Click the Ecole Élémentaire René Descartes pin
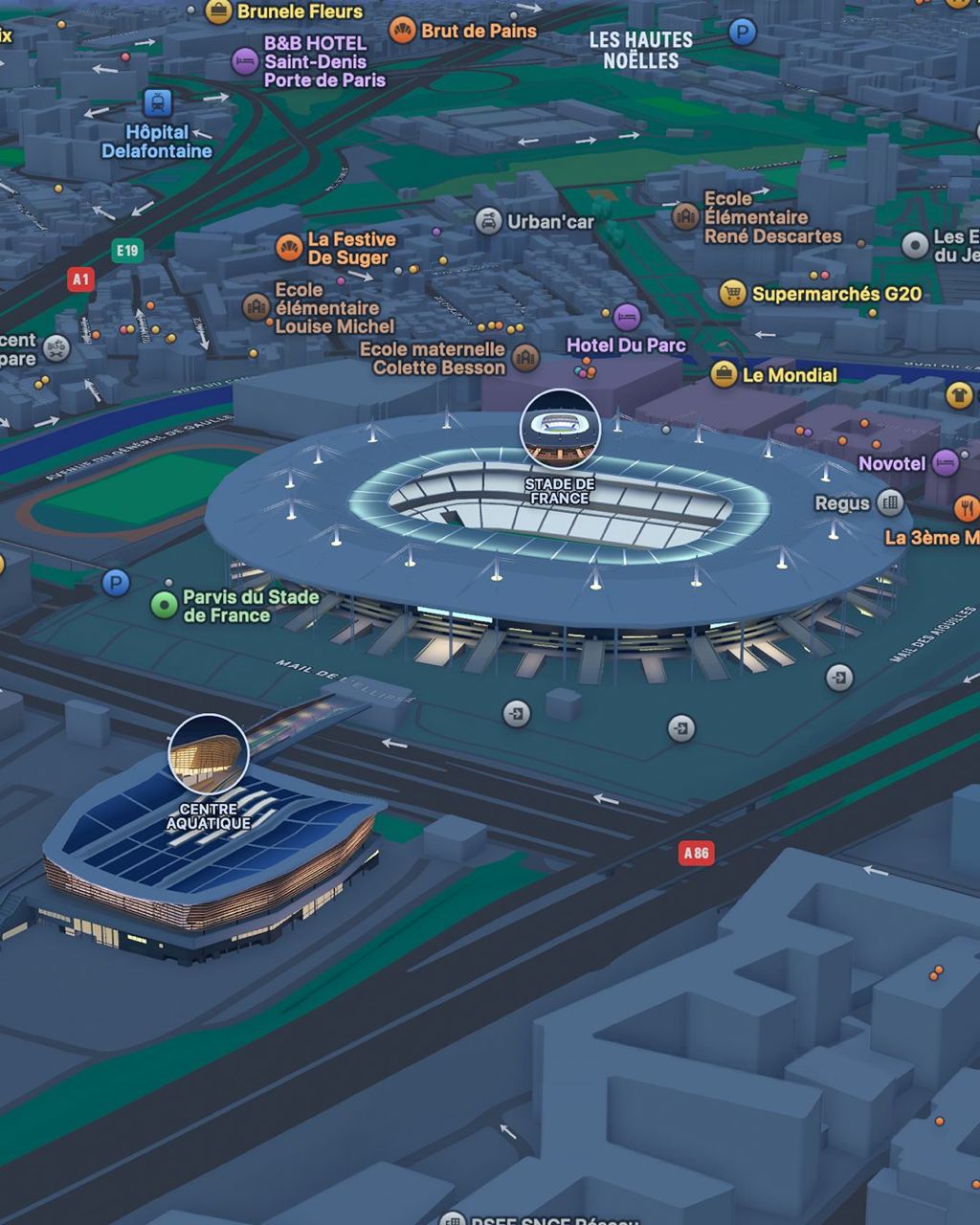 point(685,217)
